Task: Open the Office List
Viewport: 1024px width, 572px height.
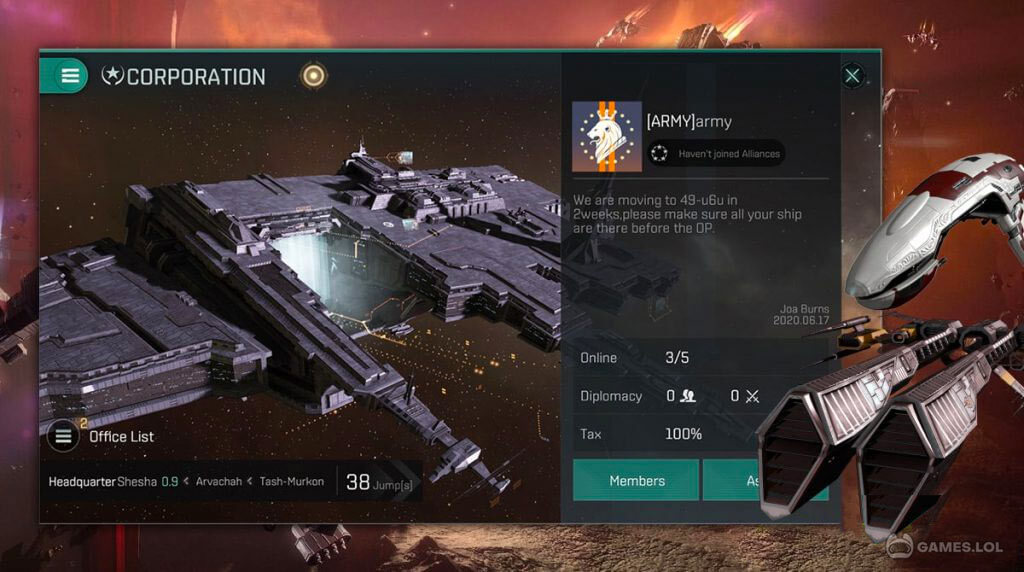Action: [x=64, y=436]
